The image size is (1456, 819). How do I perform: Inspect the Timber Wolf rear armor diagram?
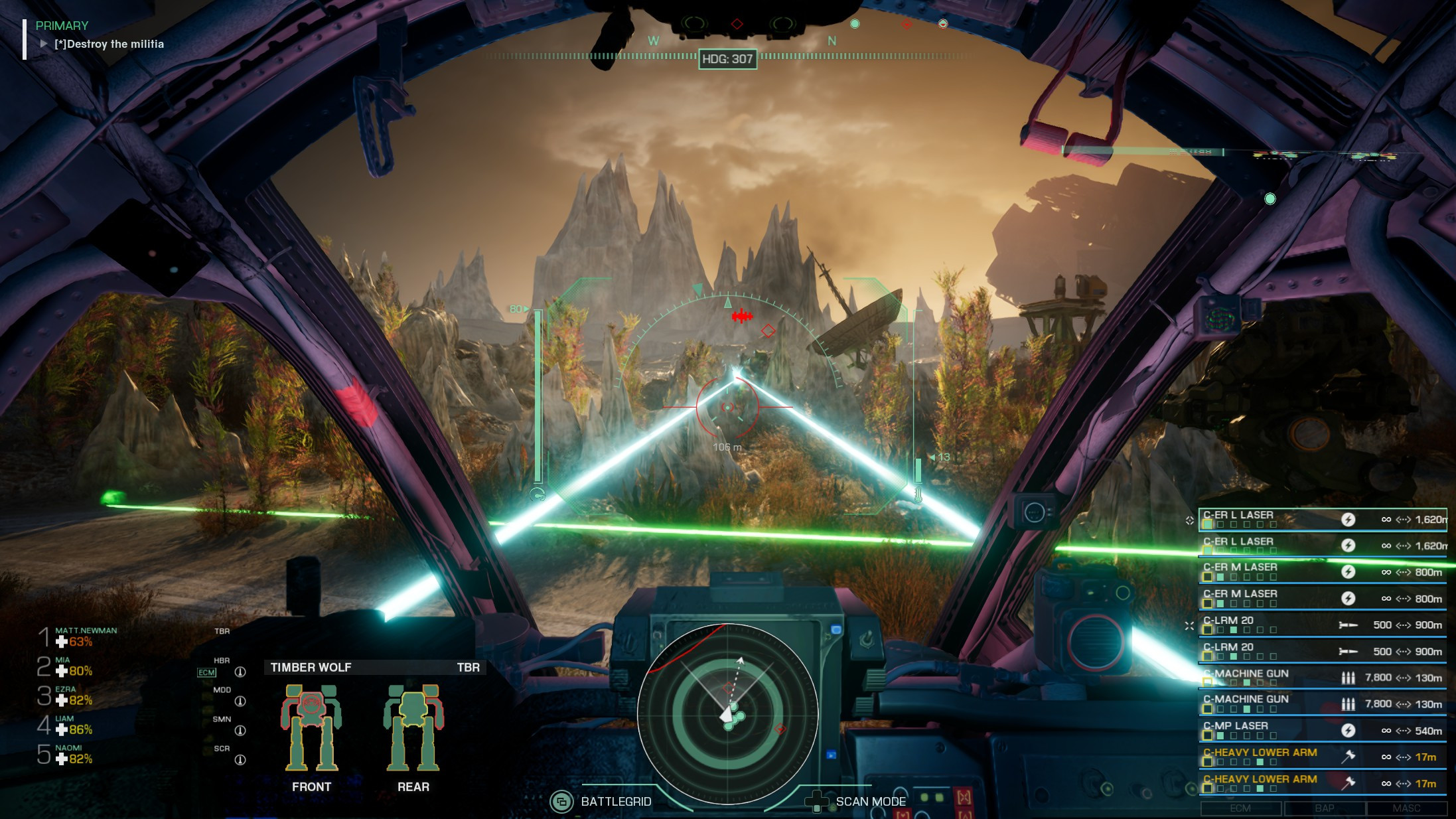413,727
